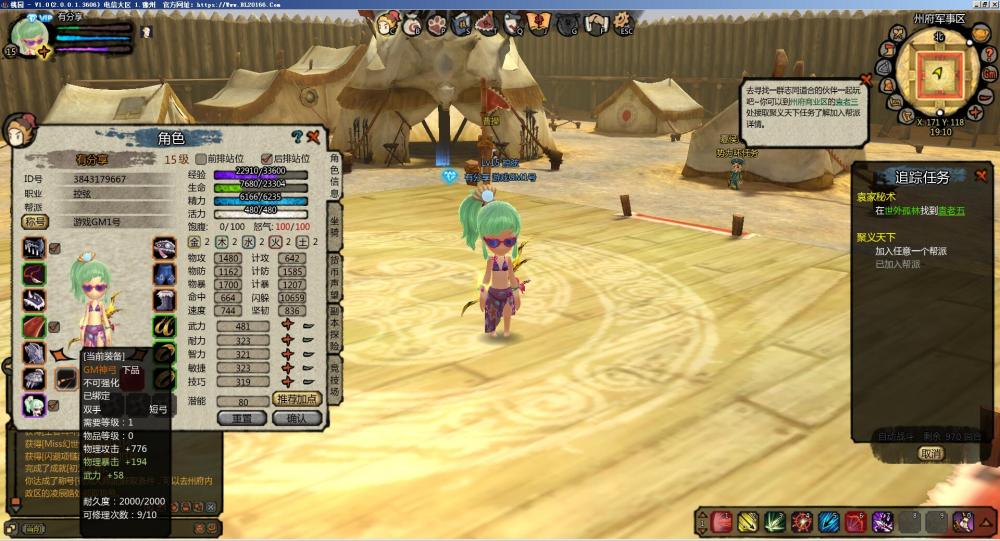Image resolution: width=1000 pixels, height=541 pixels.
Task: Open the 货币声望 currency reputation tab
Action: [x=334, y=277]
